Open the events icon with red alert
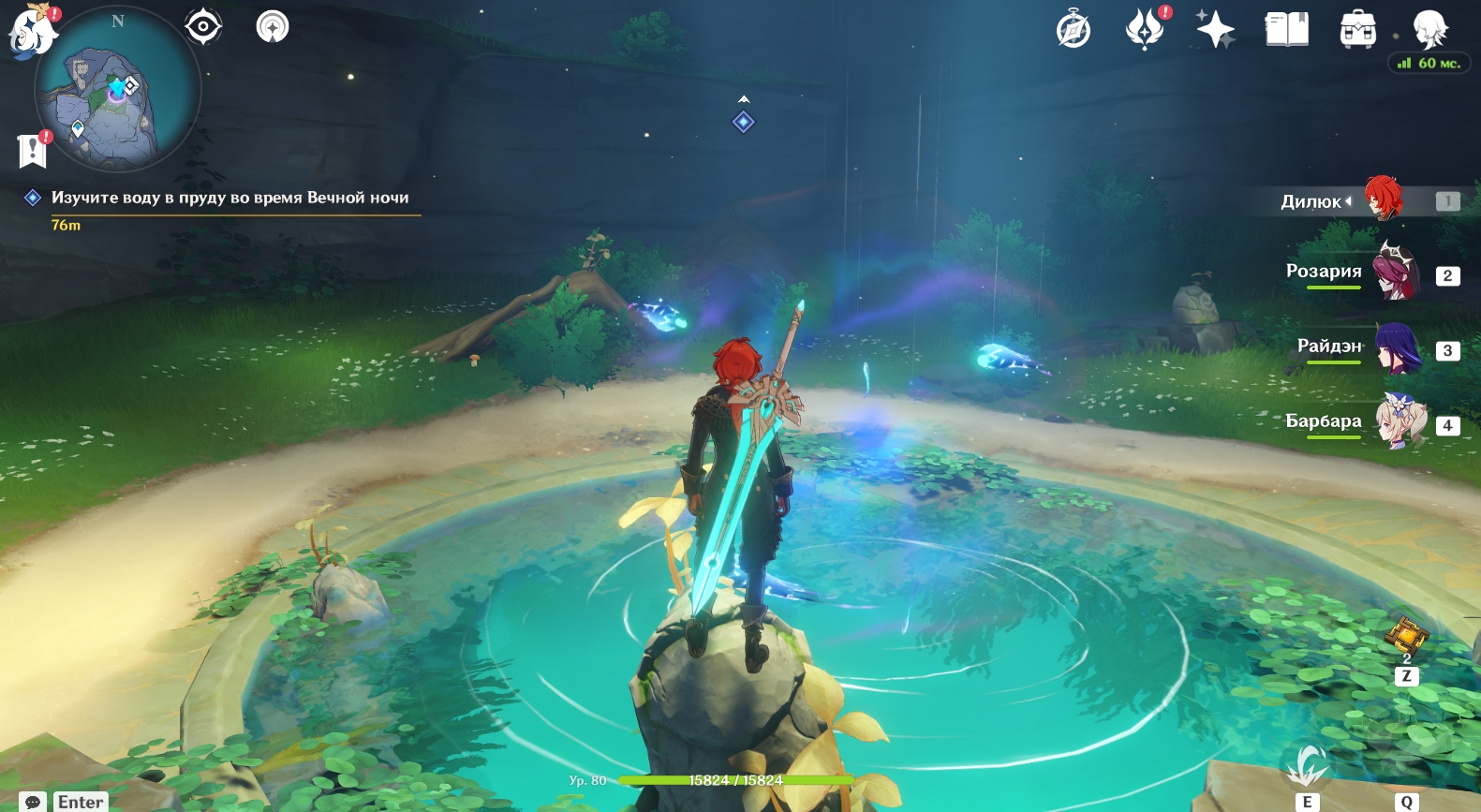The height and width of the screenshot is (812, 1481). click(1145, 28)
